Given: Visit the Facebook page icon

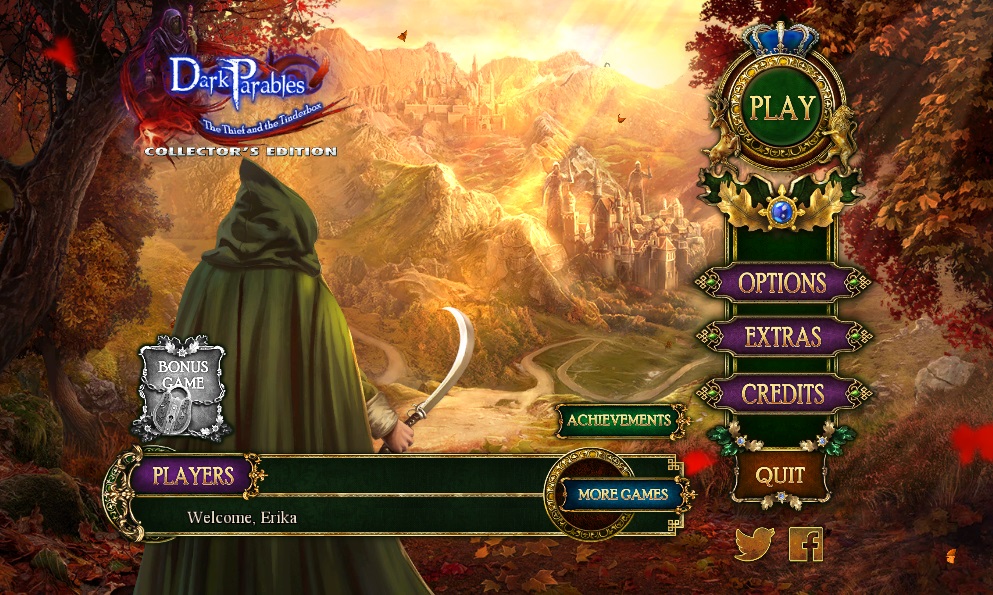Looking at the screenshot, I should coord(806,544).
